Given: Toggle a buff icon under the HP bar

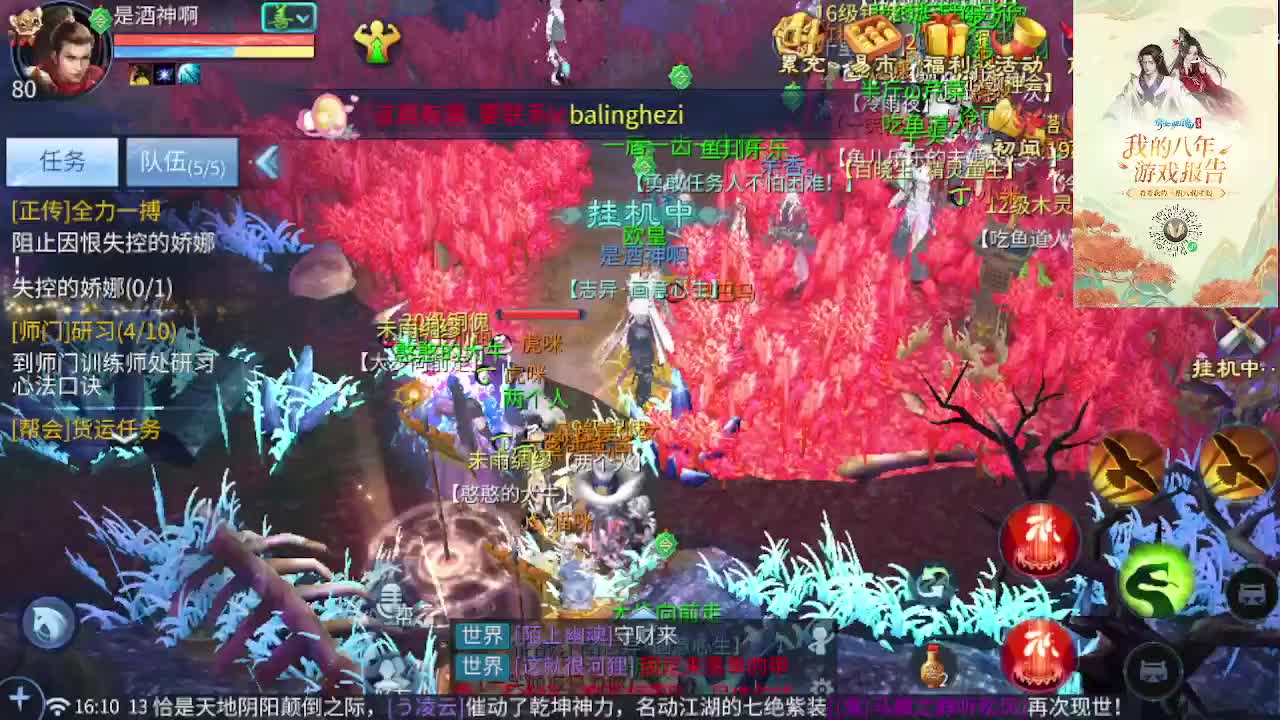Looking at the screenshot, I should click(x=140, y=74).
